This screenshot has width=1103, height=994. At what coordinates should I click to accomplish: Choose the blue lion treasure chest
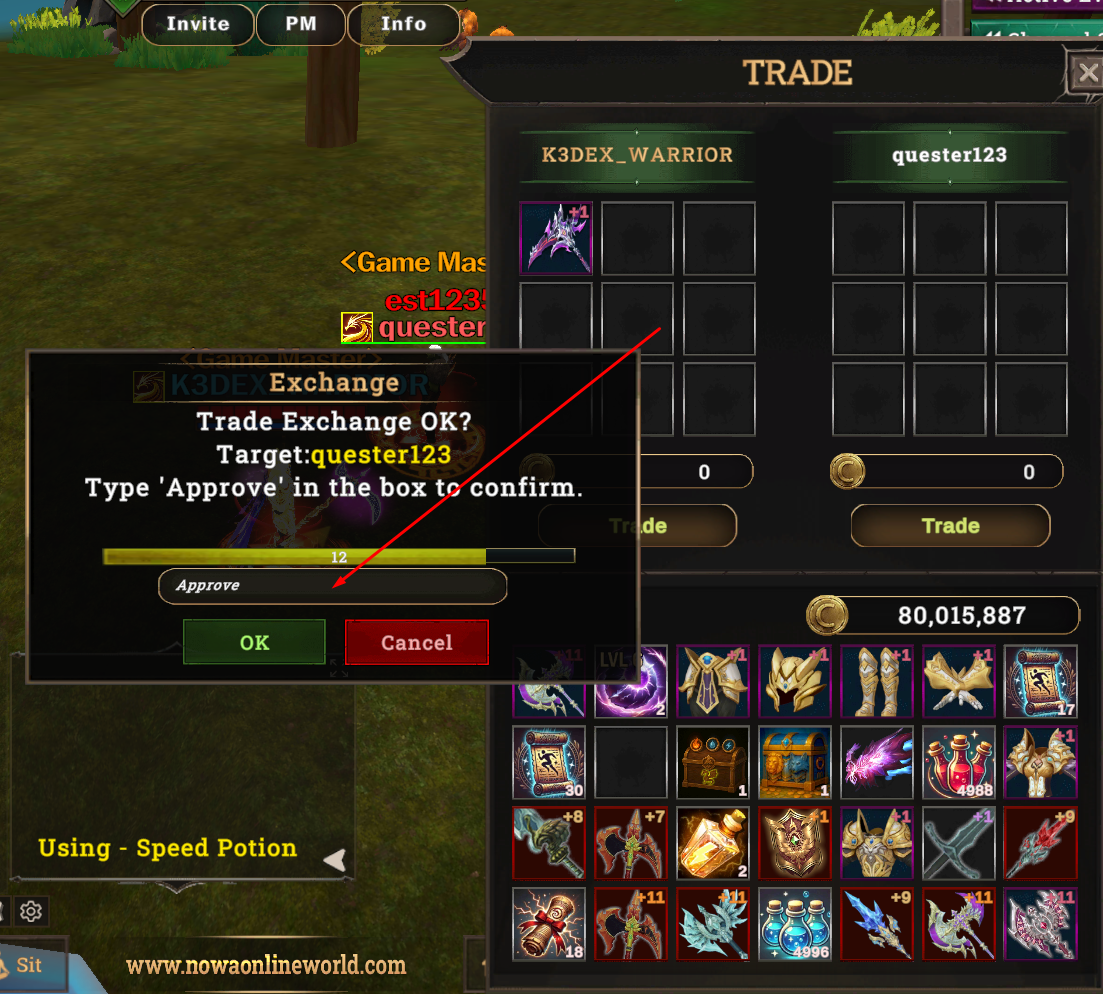[x=794, y=763]
